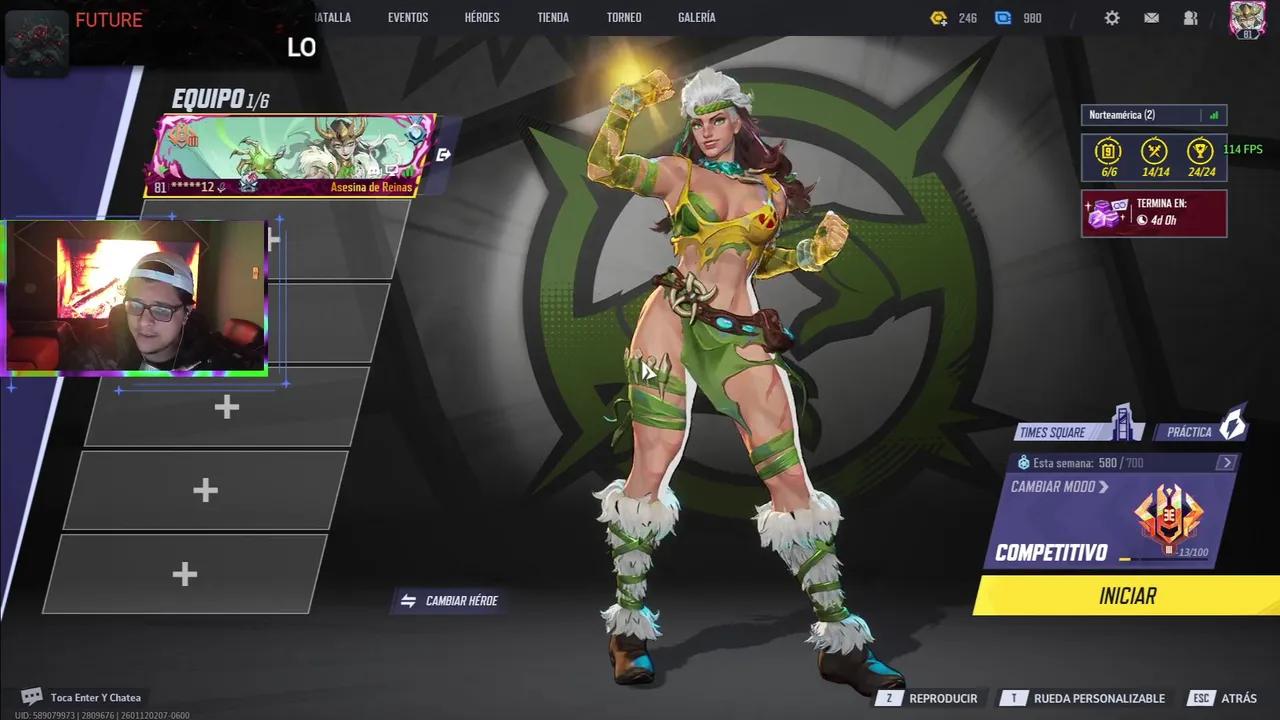
Task: Open the Tienda menu item
Action: pyautogui.click(x=553, y=17)
